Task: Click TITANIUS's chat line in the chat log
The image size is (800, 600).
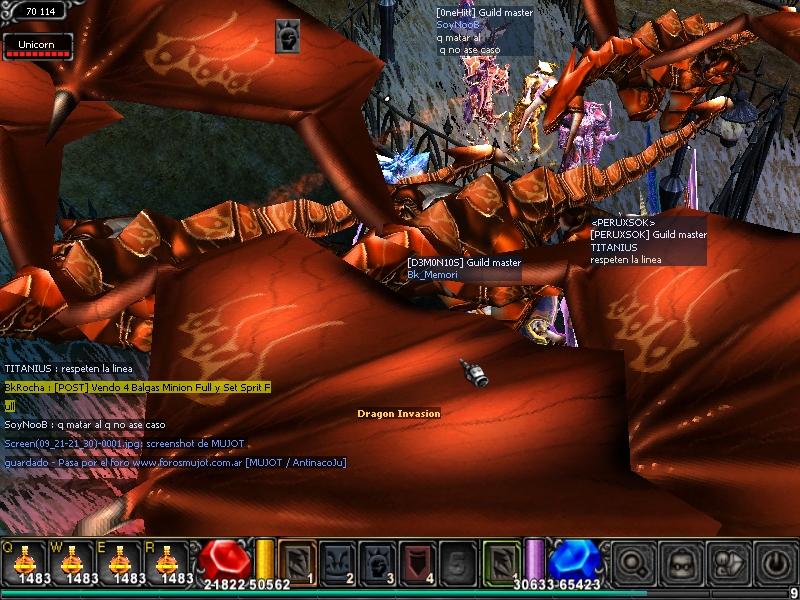Action: [x=68, y=369]
